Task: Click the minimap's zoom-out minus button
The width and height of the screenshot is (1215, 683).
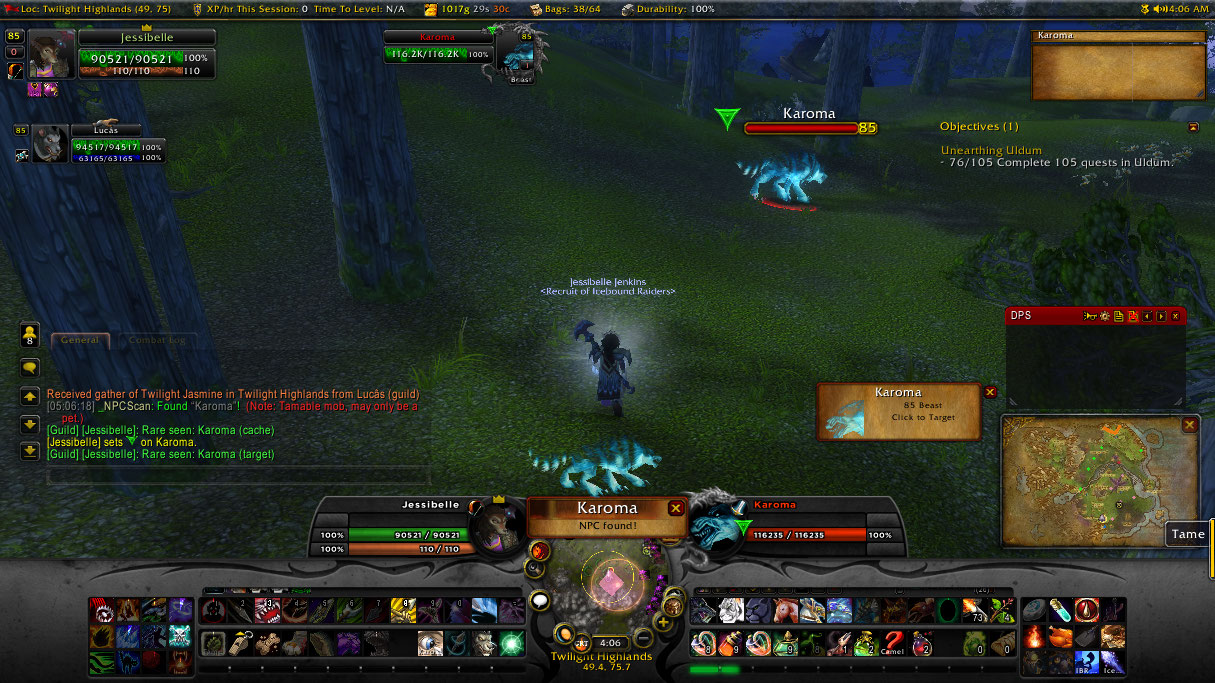Action: pyautogui.click(x=645, y=636)
